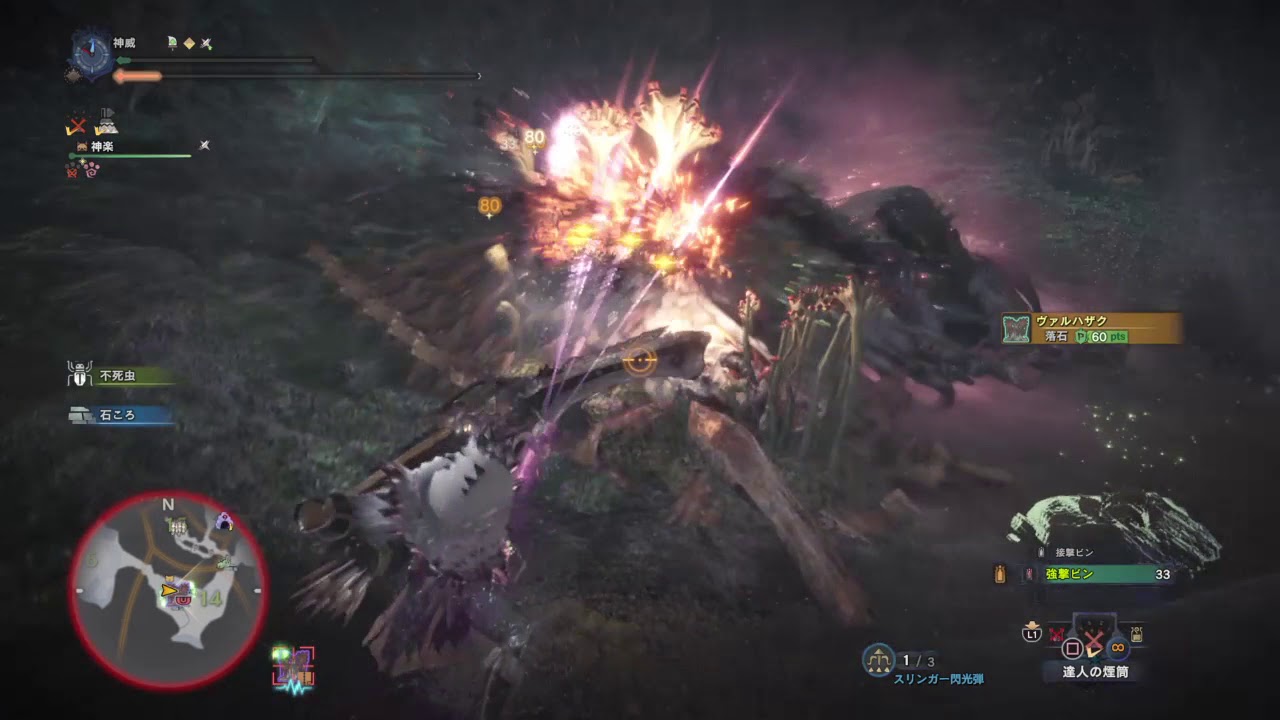The width and height of the screenshot is (1280, 720).
Task: Open the ヴァルハザク 落石 notification banner
Action: (1091, 328)
